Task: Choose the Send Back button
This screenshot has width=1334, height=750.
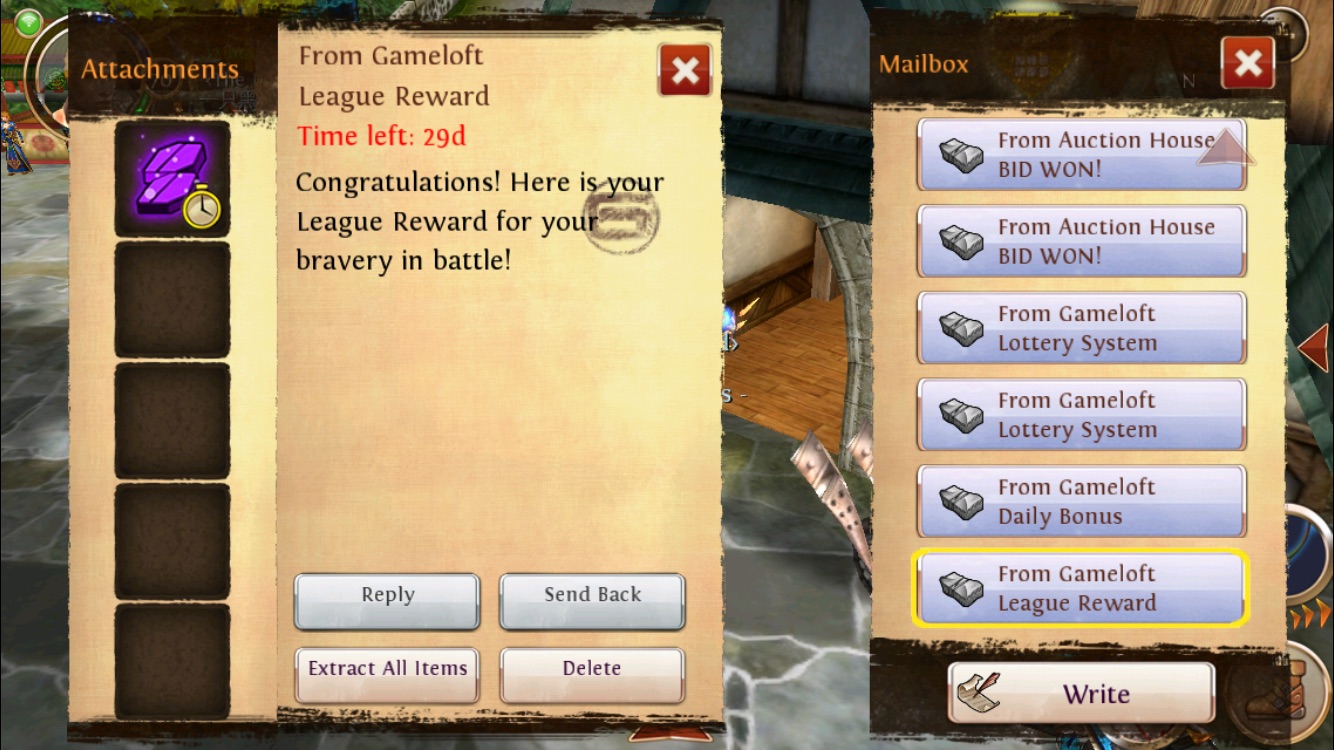Action: (x=592, y=601)
